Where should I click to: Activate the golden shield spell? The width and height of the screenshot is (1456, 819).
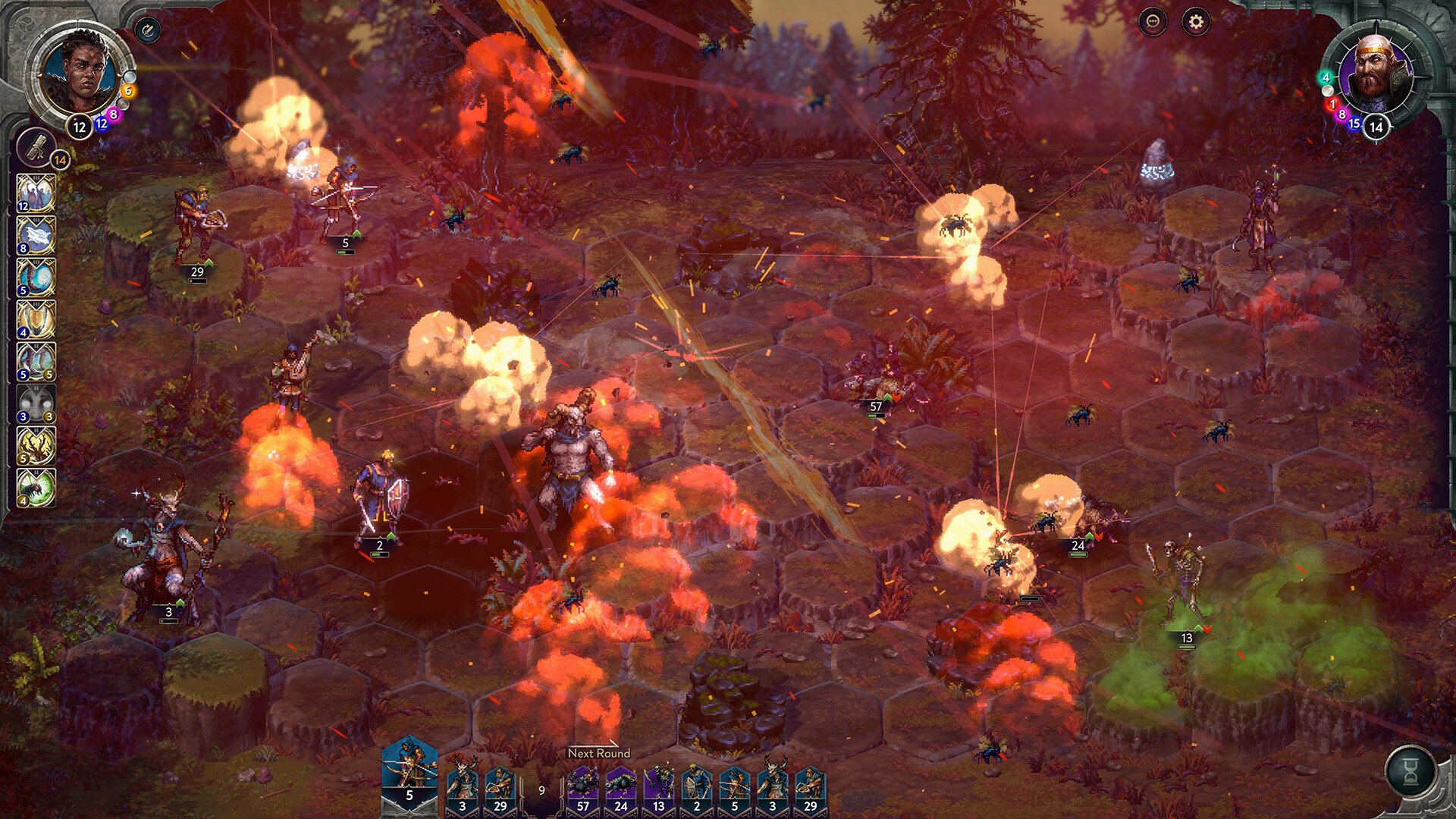[x=36, y=319]
